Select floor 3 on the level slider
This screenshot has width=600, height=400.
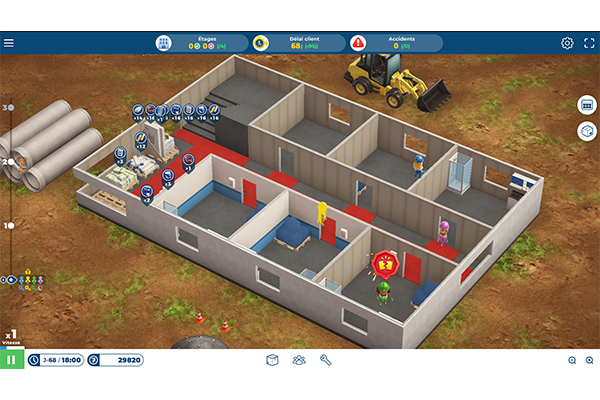(10, 107)
